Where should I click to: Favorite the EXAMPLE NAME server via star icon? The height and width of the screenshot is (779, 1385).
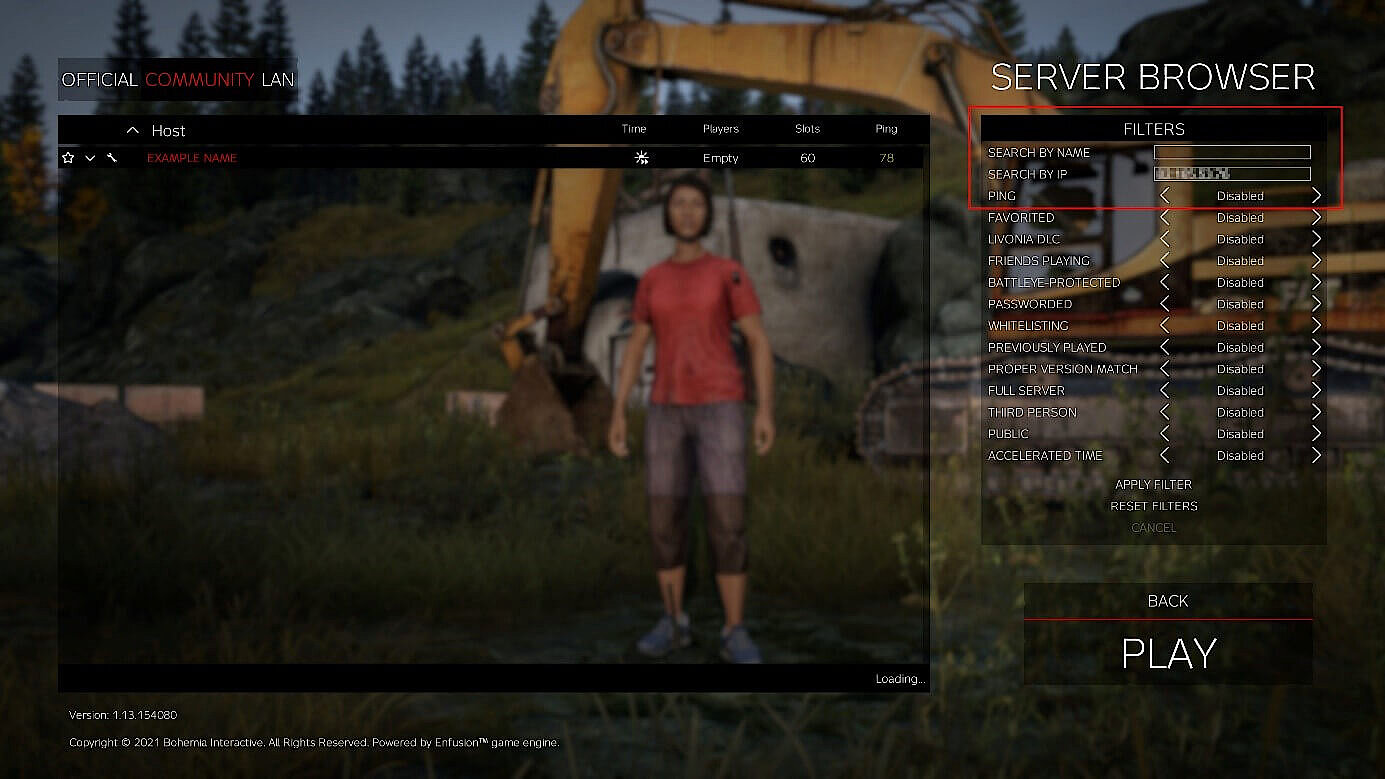pos(67,157)
